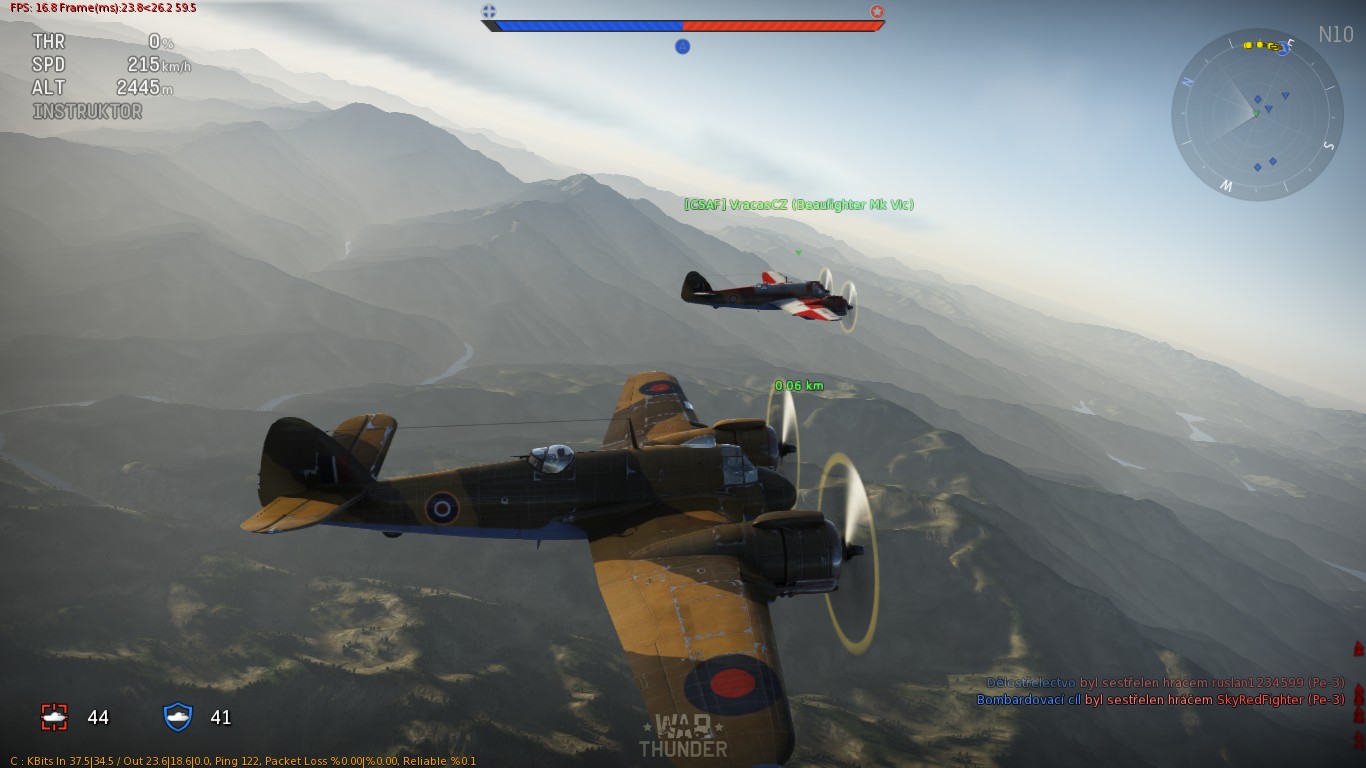Select the blue allied ground units shield icon
The height and width of the screenshot is (768, 1366).
(x=178, y=717)
